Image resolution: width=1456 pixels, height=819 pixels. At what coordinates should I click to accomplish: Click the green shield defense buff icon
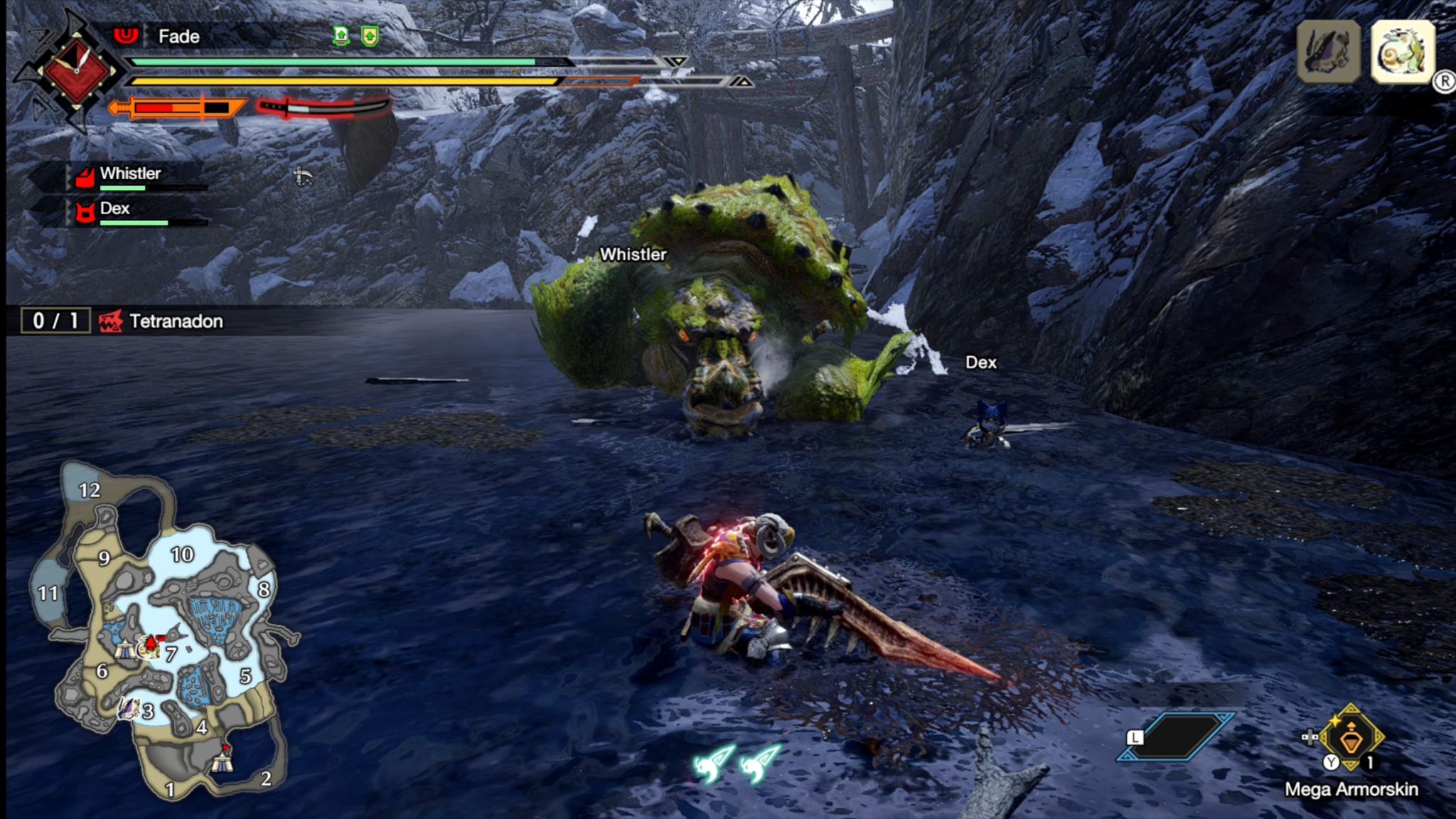(370, 36)
